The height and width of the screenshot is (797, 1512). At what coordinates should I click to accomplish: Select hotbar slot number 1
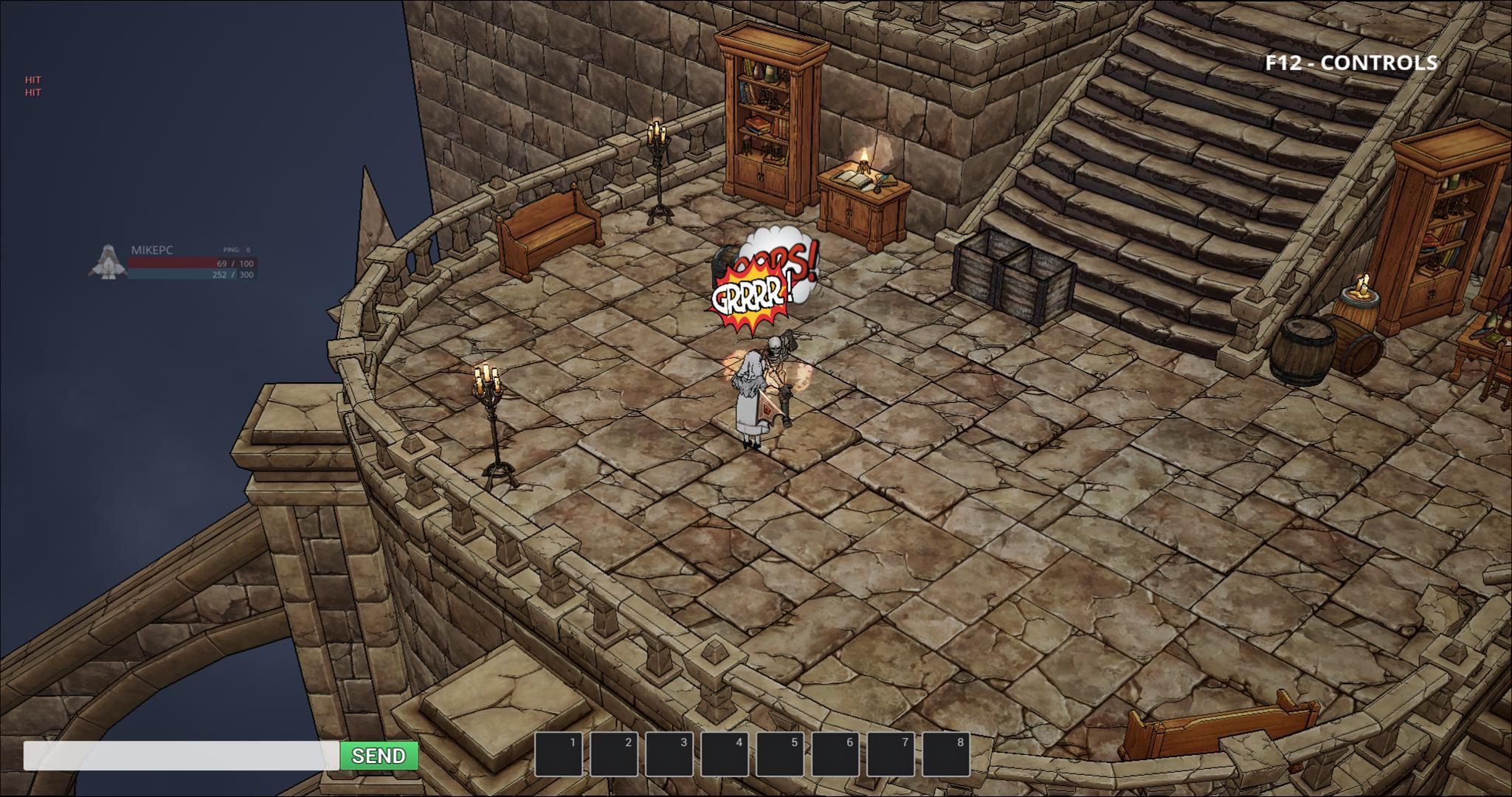click(x=559, y=754)
